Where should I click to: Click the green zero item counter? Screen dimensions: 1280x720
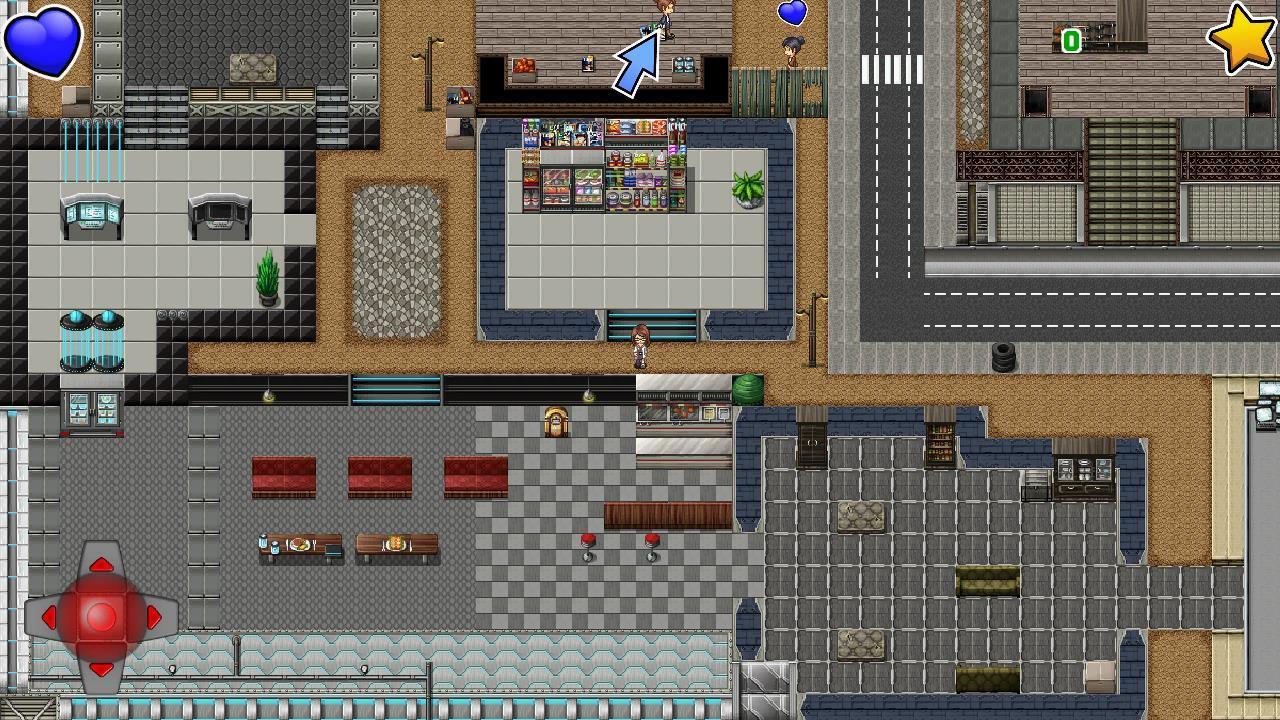pyautogui.click(x=1071, y=42)
